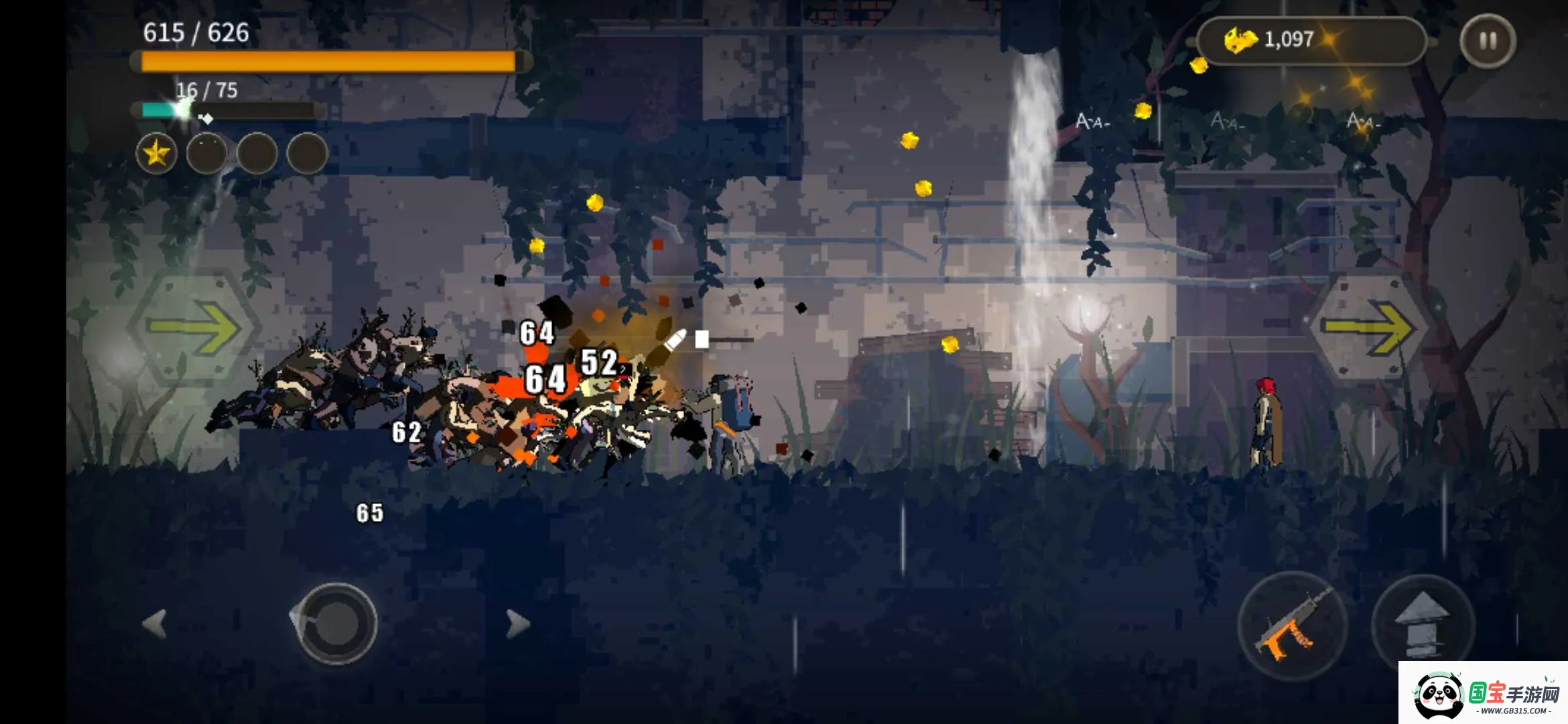
Task: Select the gold star skill slot
Action: [x=156, y=154]
